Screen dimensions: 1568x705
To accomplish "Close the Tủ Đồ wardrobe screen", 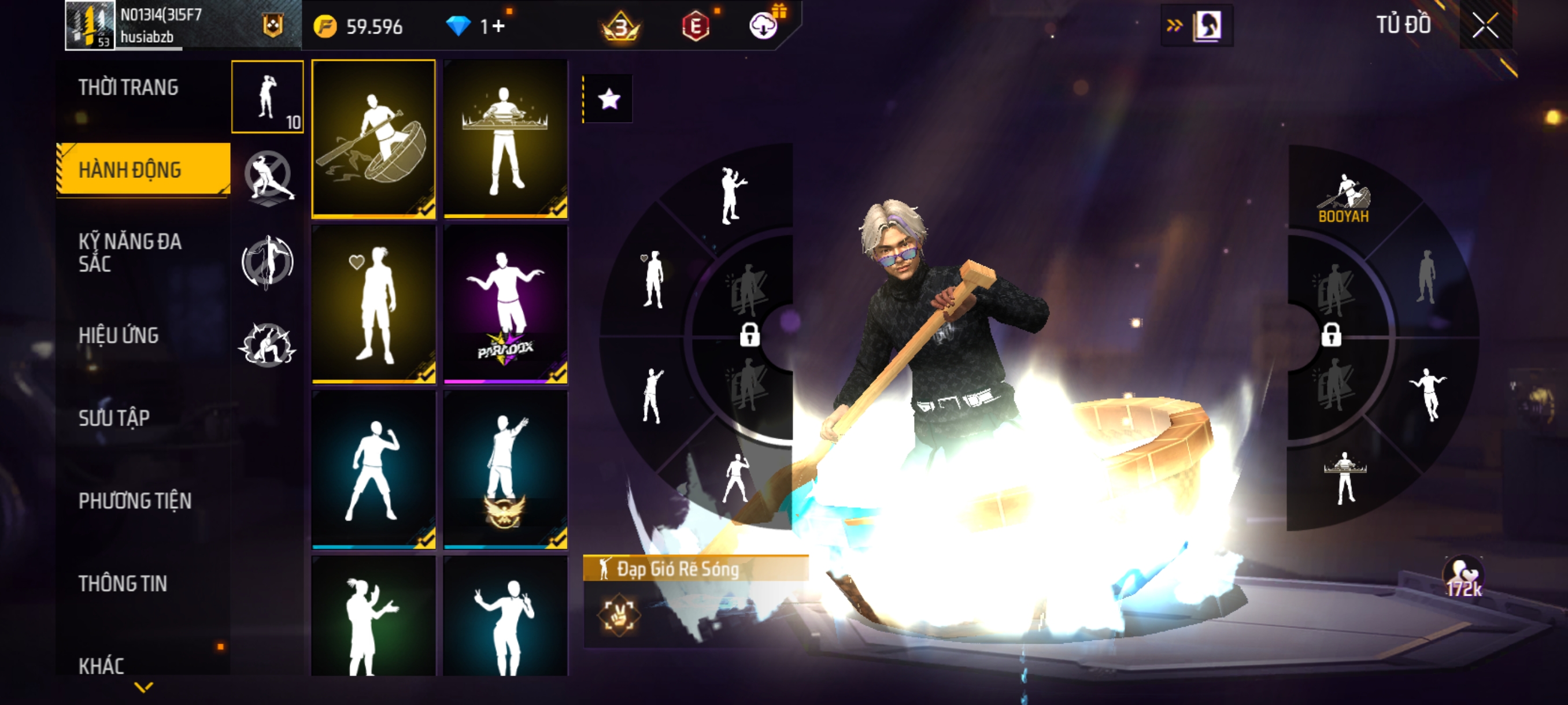I will (1485, 25).
